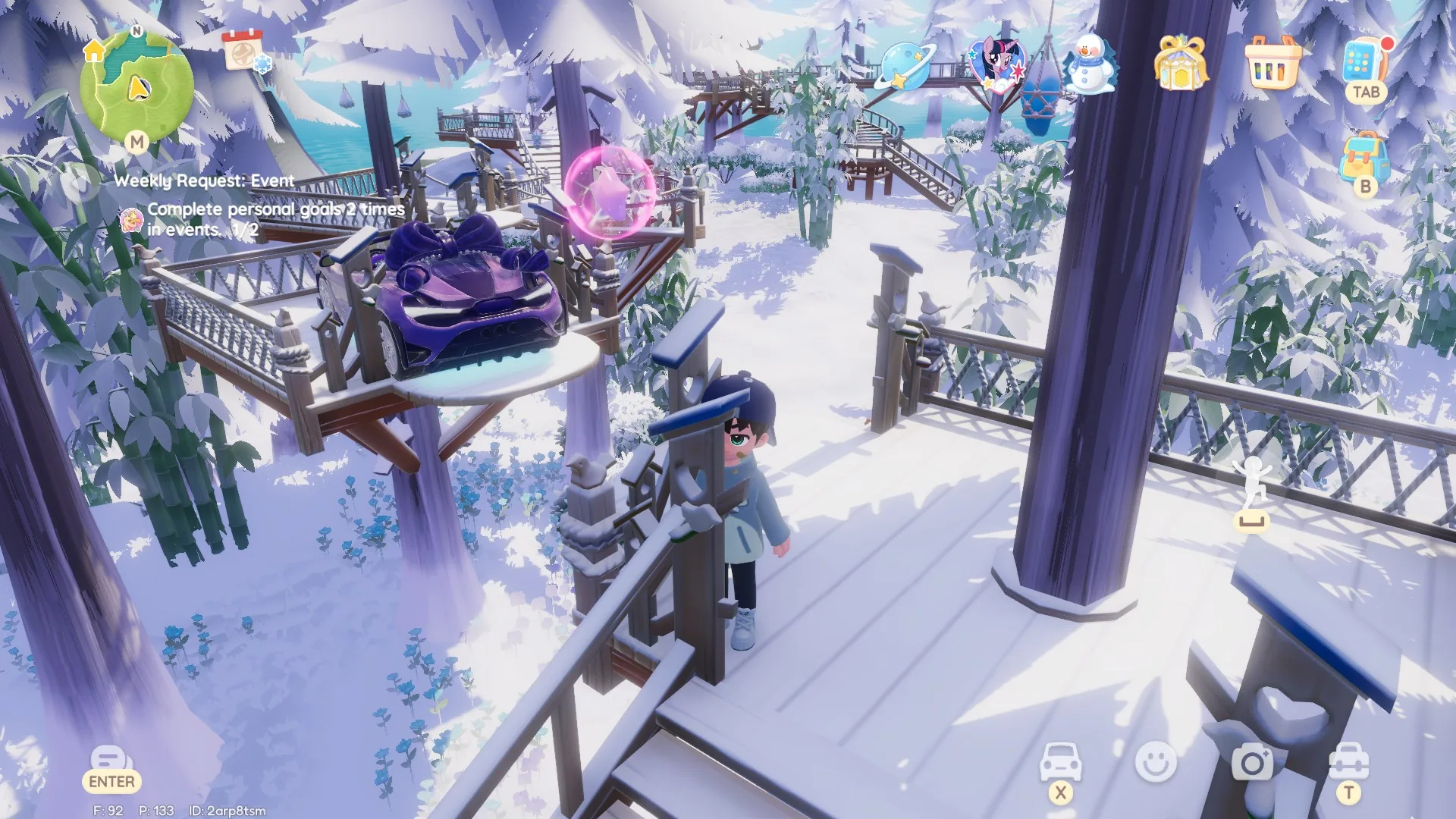Viewport: 1456px width, 819px height.
Task: Open the vehicle car icon
Action: click(x=1059, y=761)
